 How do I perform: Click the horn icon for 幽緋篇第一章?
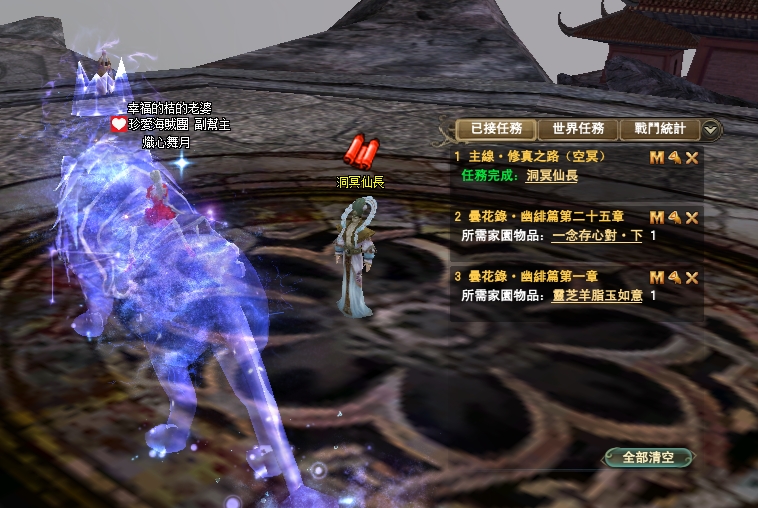[x=674, y=278]
